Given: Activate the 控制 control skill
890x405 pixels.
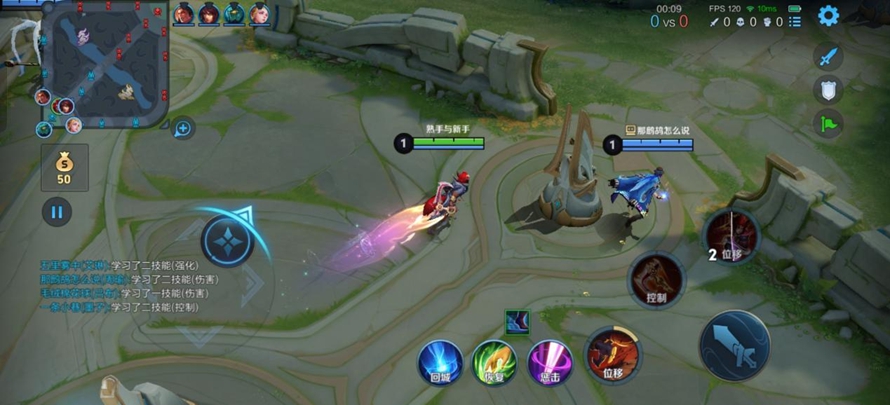Looking at the screenshot, I should click(656, 277).
